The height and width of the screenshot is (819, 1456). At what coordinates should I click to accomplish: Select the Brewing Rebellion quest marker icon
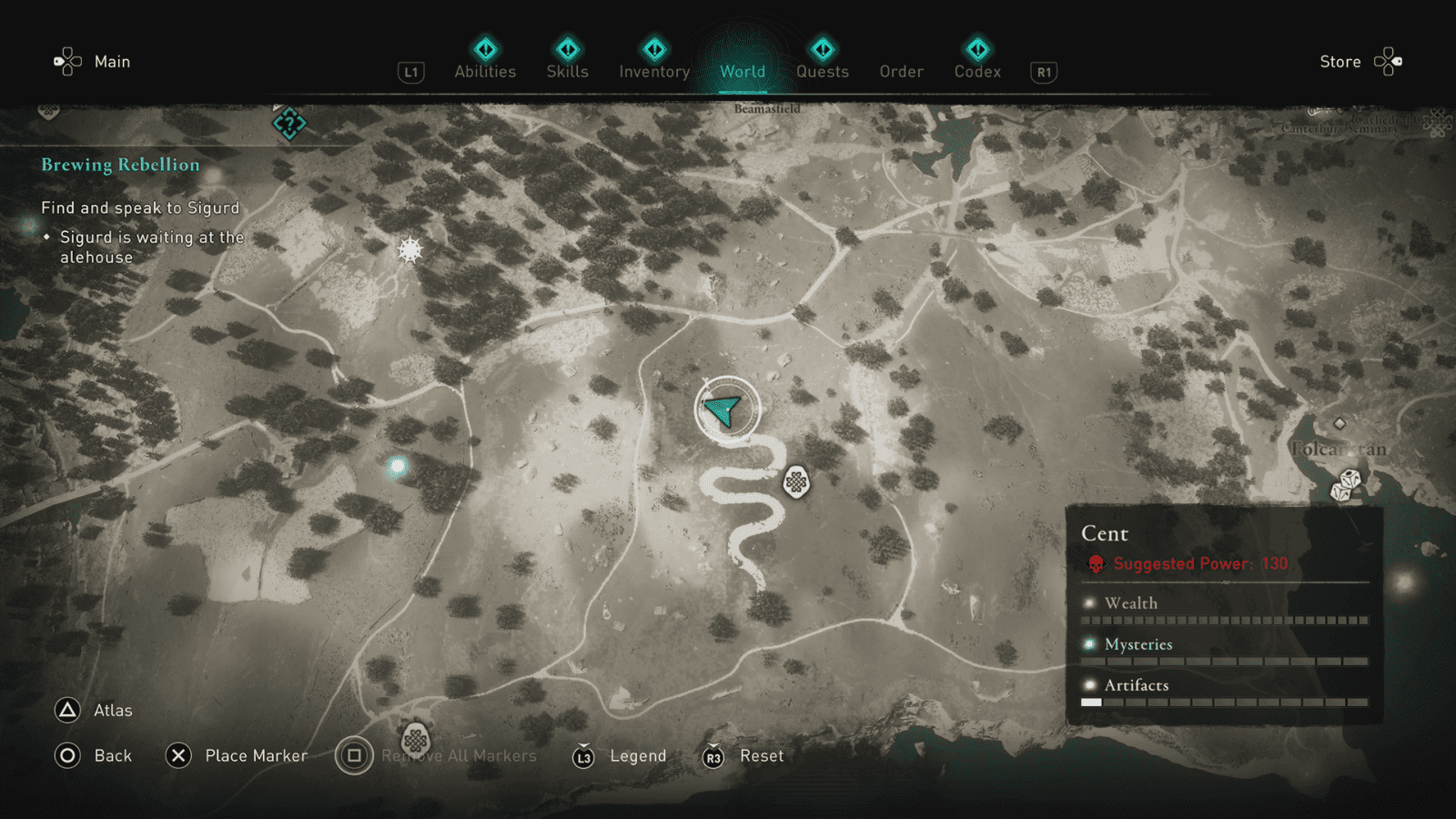[288, 124]
